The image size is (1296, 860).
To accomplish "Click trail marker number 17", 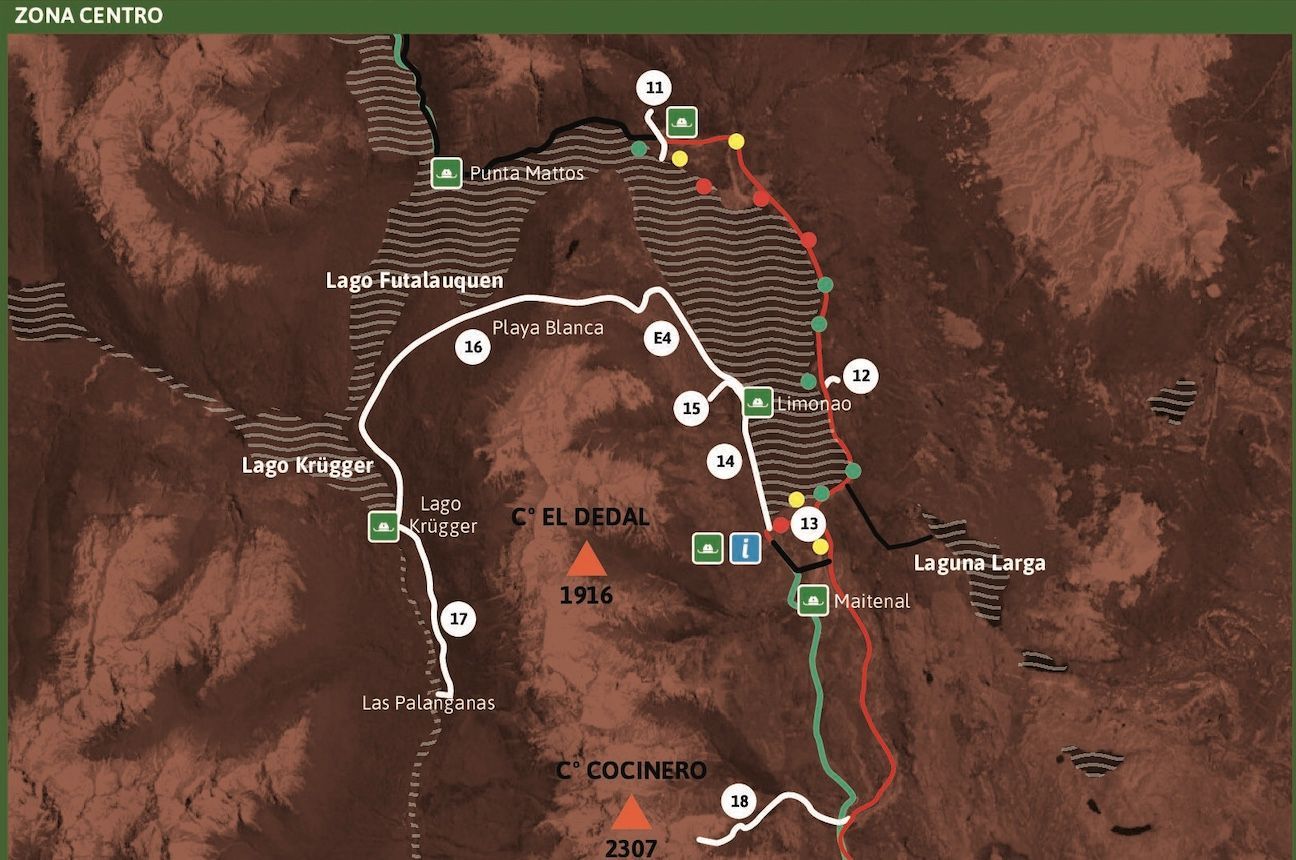I will (458, 620).
